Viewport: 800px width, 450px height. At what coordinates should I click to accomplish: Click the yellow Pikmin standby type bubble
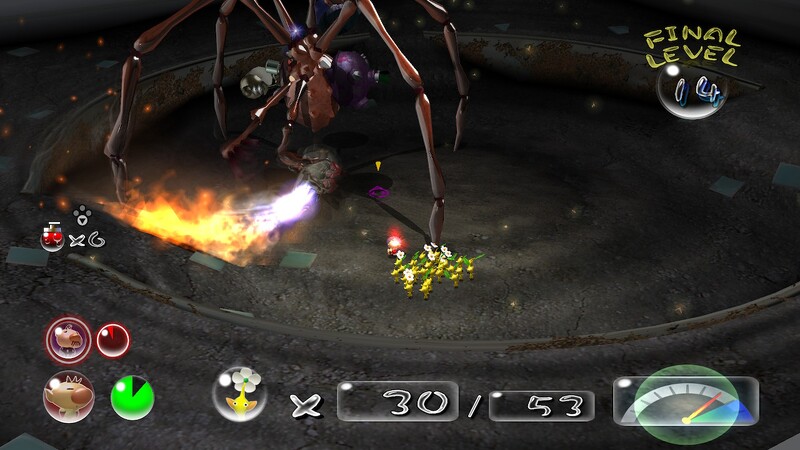point(240,394)
